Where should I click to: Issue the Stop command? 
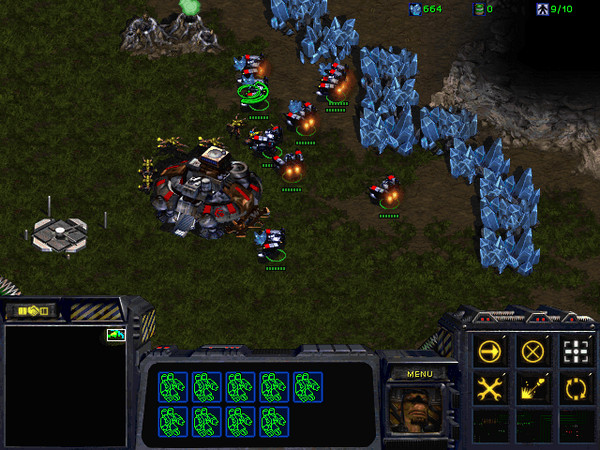533,352
